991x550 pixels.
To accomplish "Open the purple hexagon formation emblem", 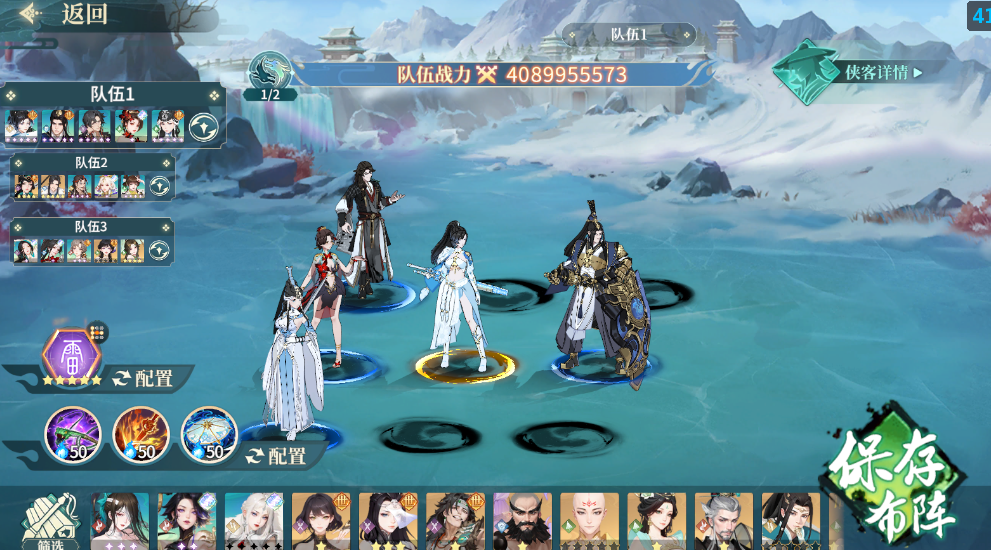I will [72, 354].
